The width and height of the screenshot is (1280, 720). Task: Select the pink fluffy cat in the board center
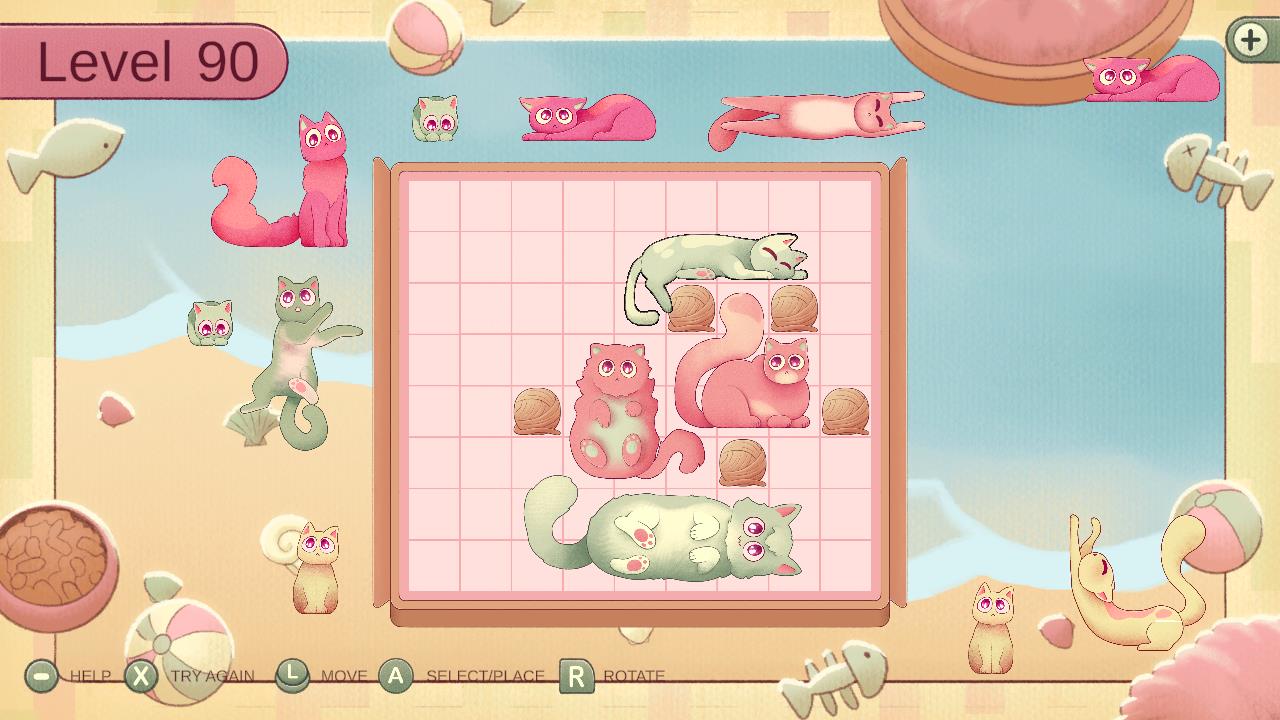(x=615, y=400)
